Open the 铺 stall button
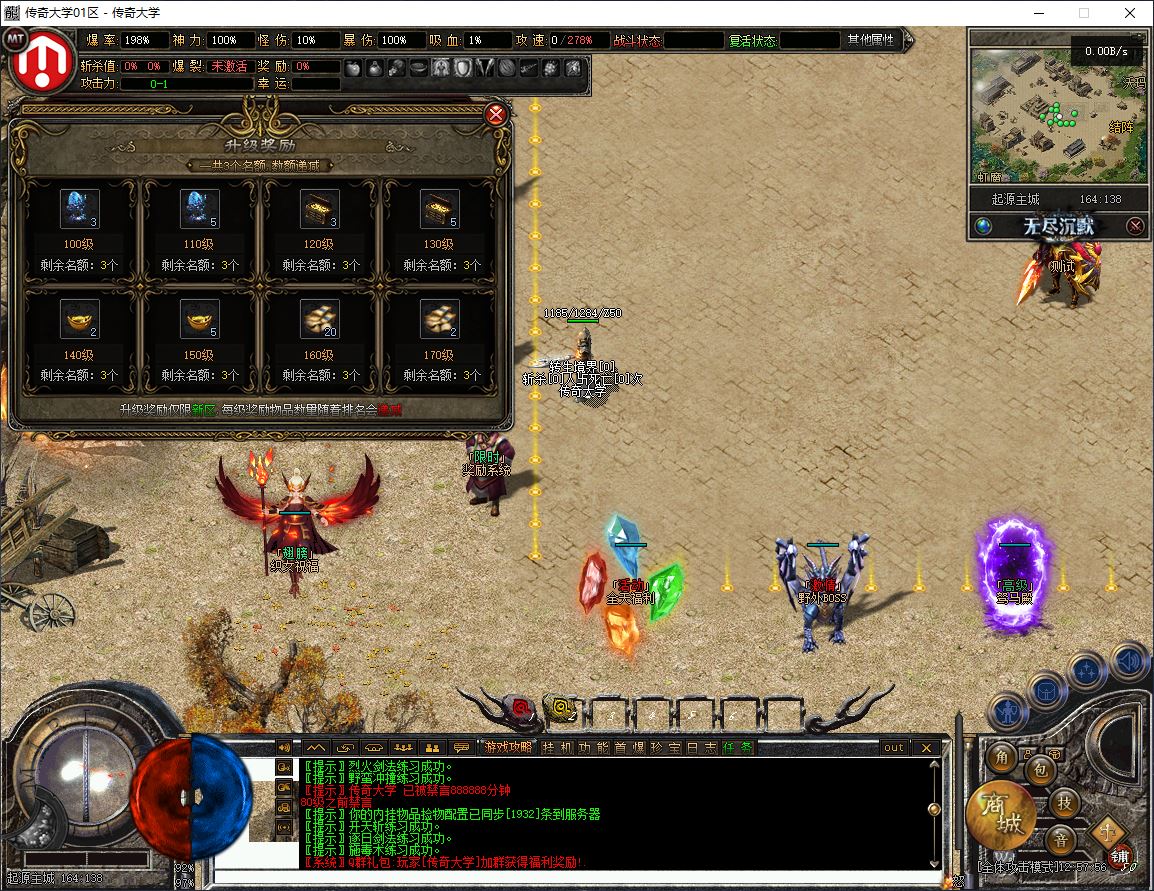This screenshot has width=1154, height=891. pyautogui.click(x=1119, y=856)
